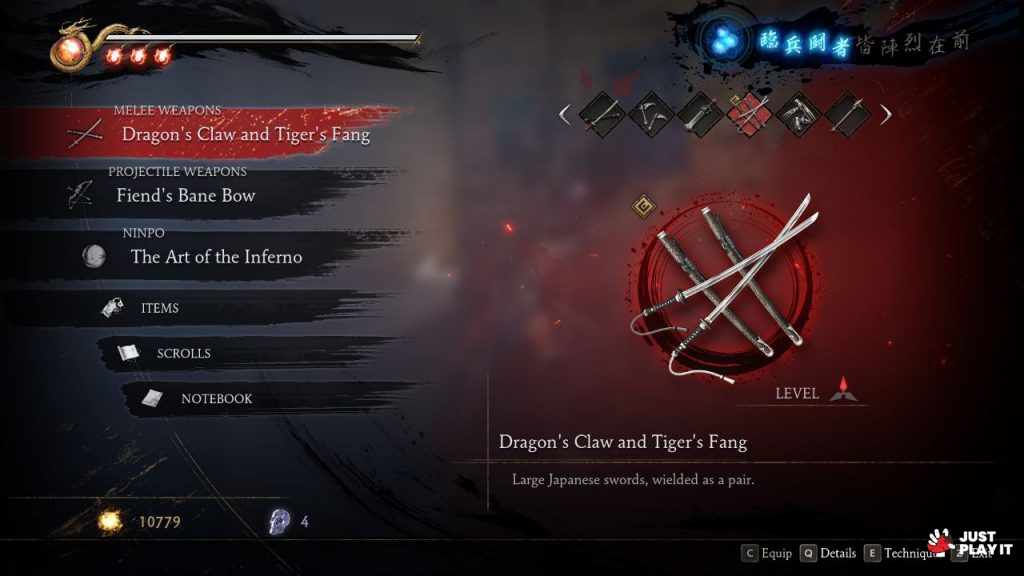Select the long staff weapon icon
The image size is (1024, 576).
coord(846,114)
